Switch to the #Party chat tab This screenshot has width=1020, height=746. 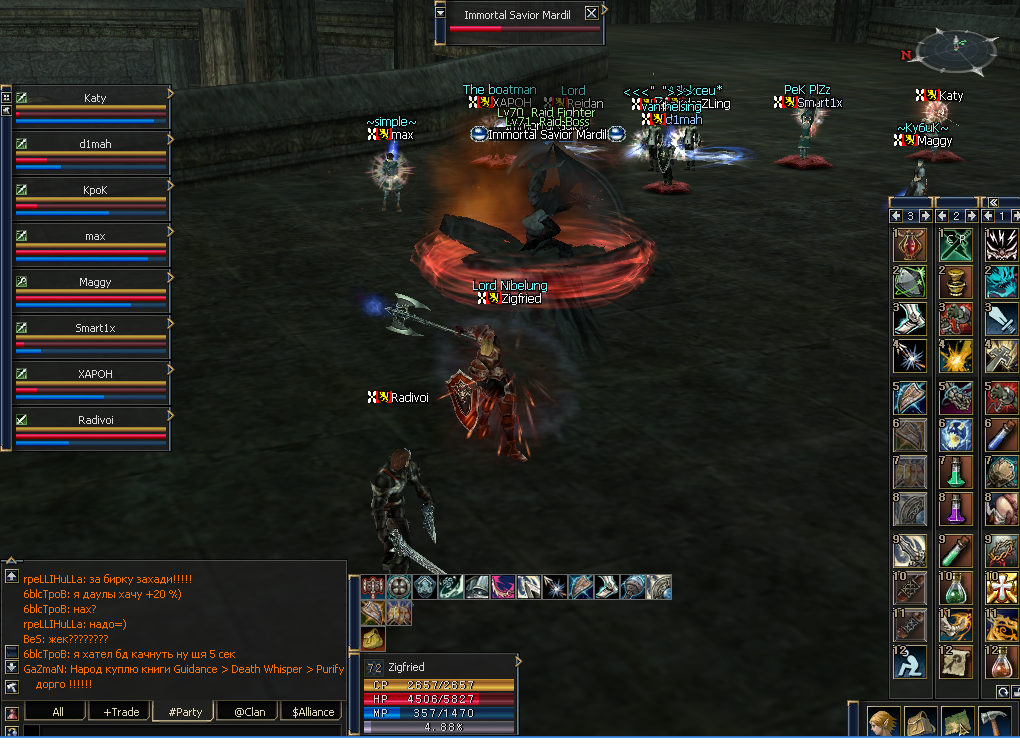tap(185, 712)
